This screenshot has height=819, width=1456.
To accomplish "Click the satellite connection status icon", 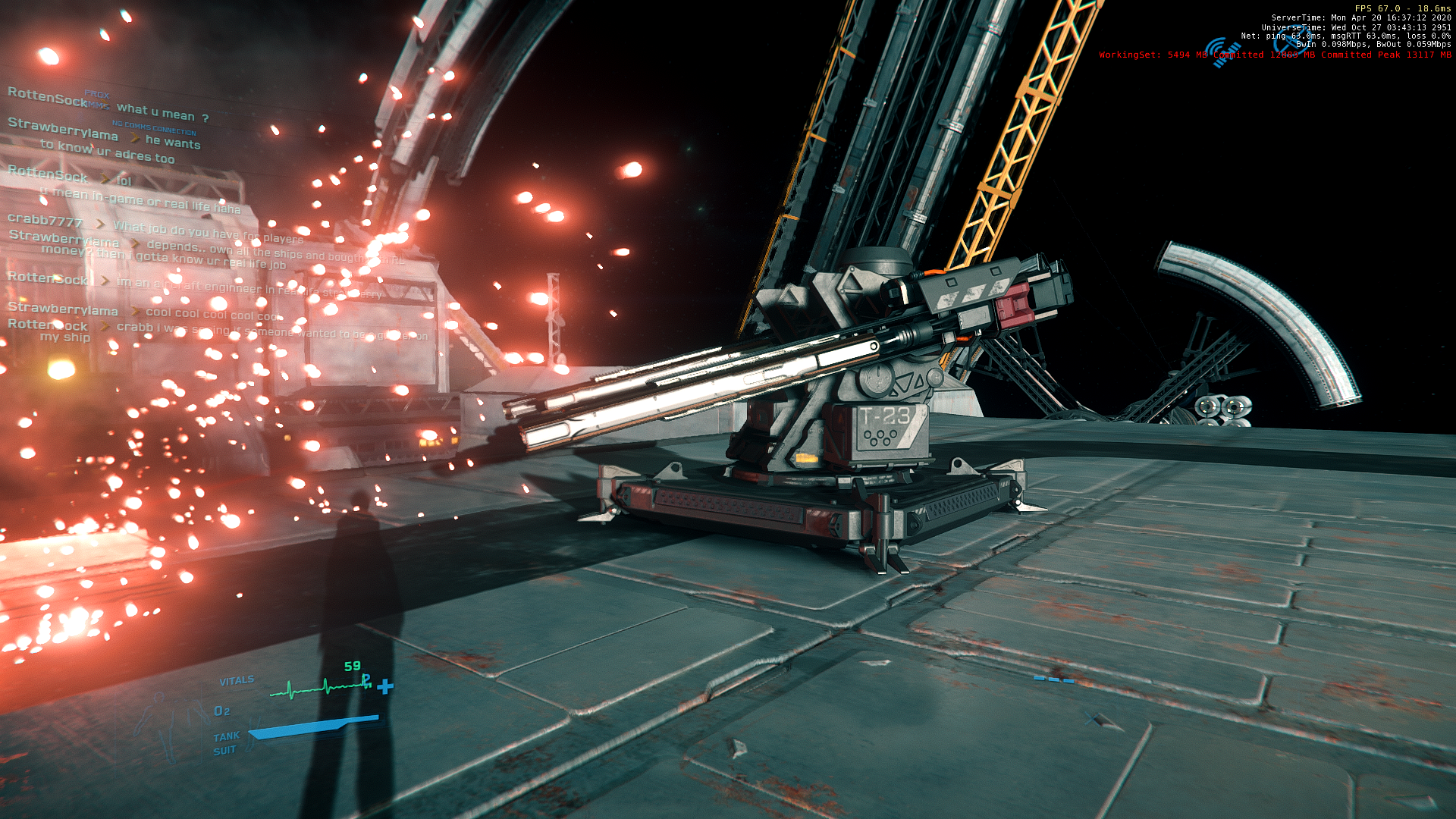I will (1222, 52).
